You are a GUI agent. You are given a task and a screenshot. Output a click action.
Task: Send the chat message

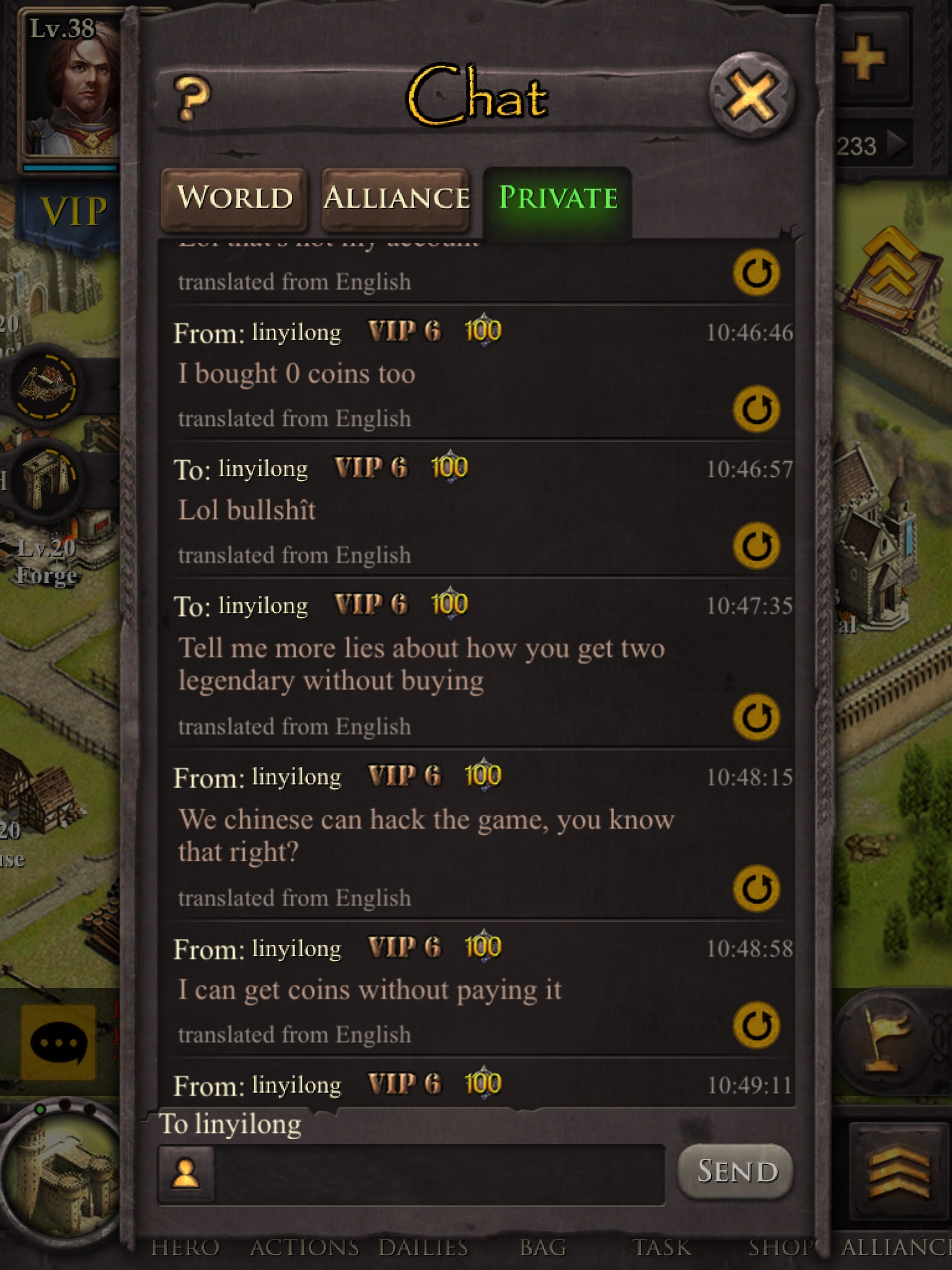click(x=736, y=1171)
